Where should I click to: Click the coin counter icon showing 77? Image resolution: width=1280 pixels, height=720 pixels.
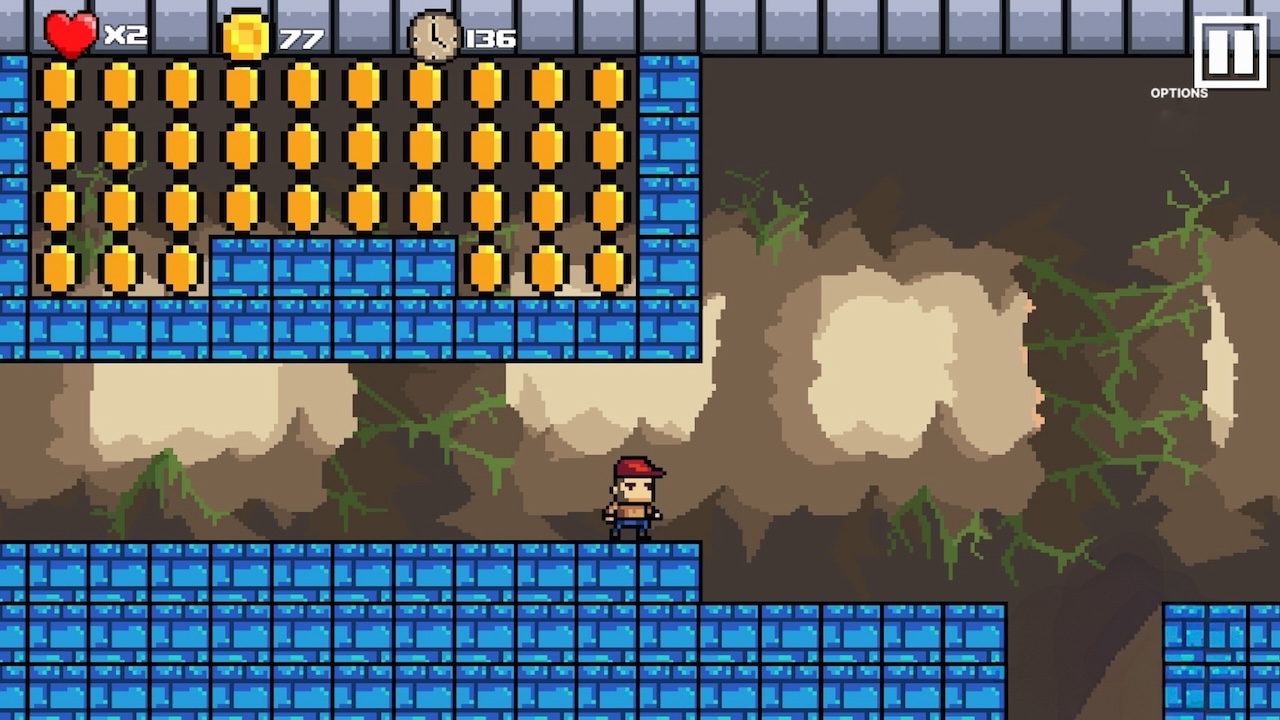tap(246, 36)
